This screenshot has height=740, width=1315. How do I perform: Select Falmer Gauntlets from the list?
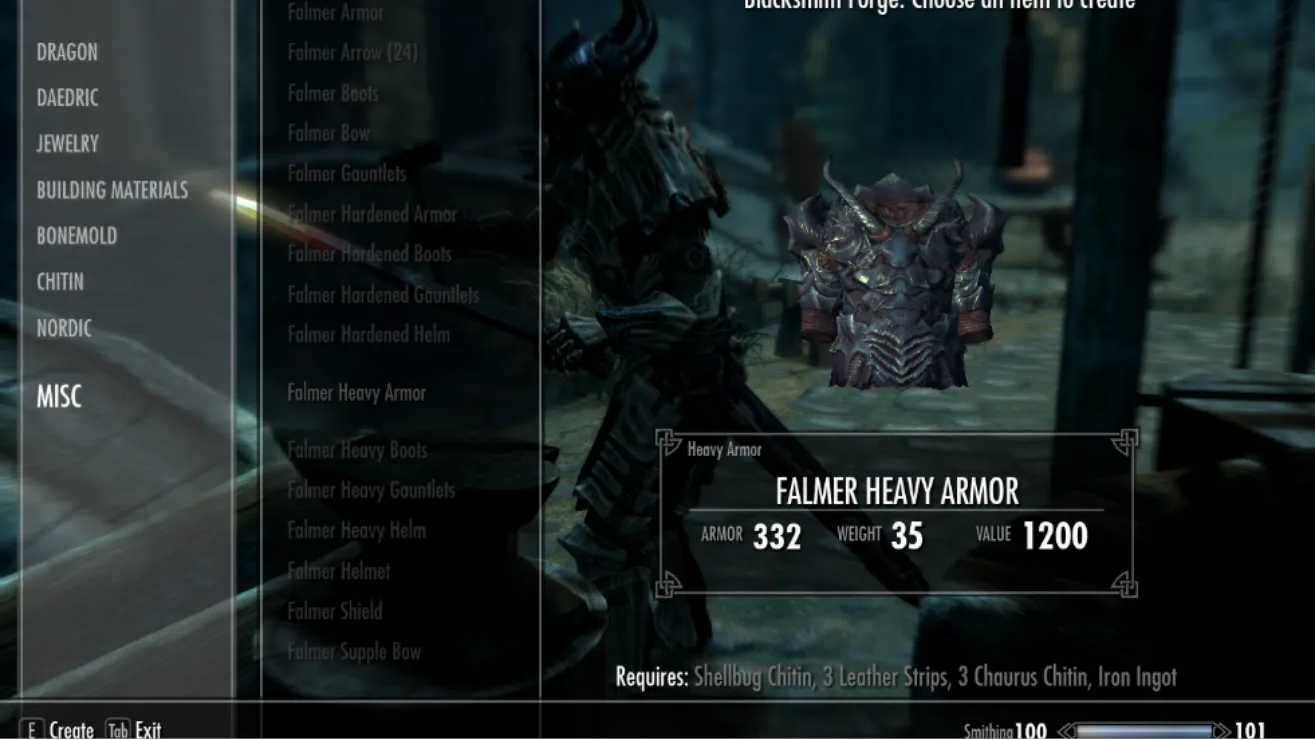pos(347,174)
